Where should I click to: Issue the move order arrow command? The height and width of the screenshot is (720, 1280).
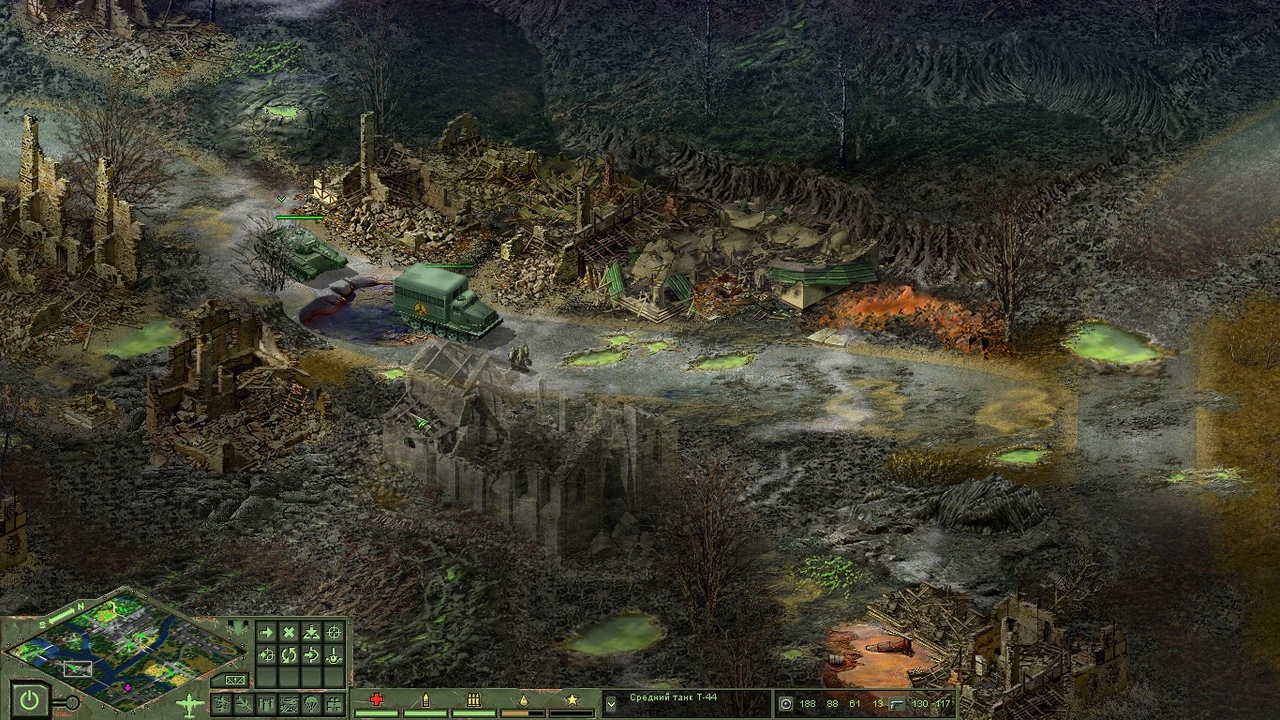click(266, 632)
